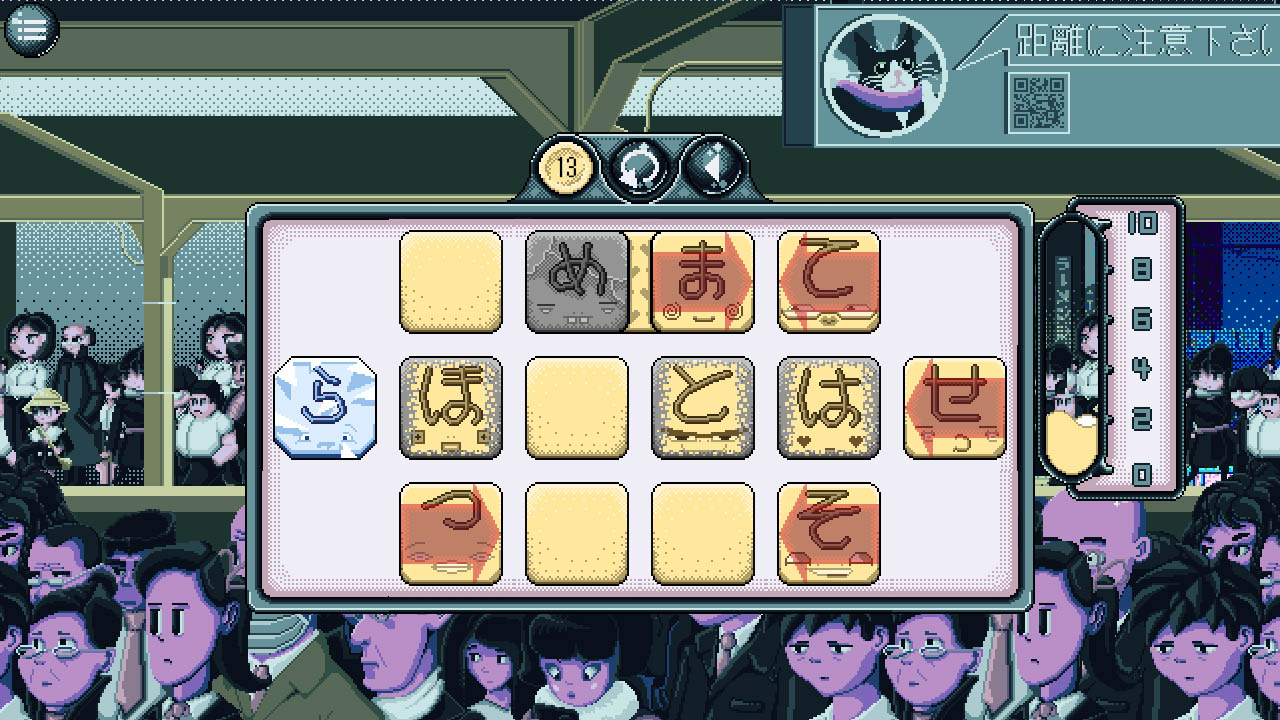This screenshot has width=1280, height=720.
Task: Select the red-flashed "そ" tile at bottom right
Action: point(827,531)
